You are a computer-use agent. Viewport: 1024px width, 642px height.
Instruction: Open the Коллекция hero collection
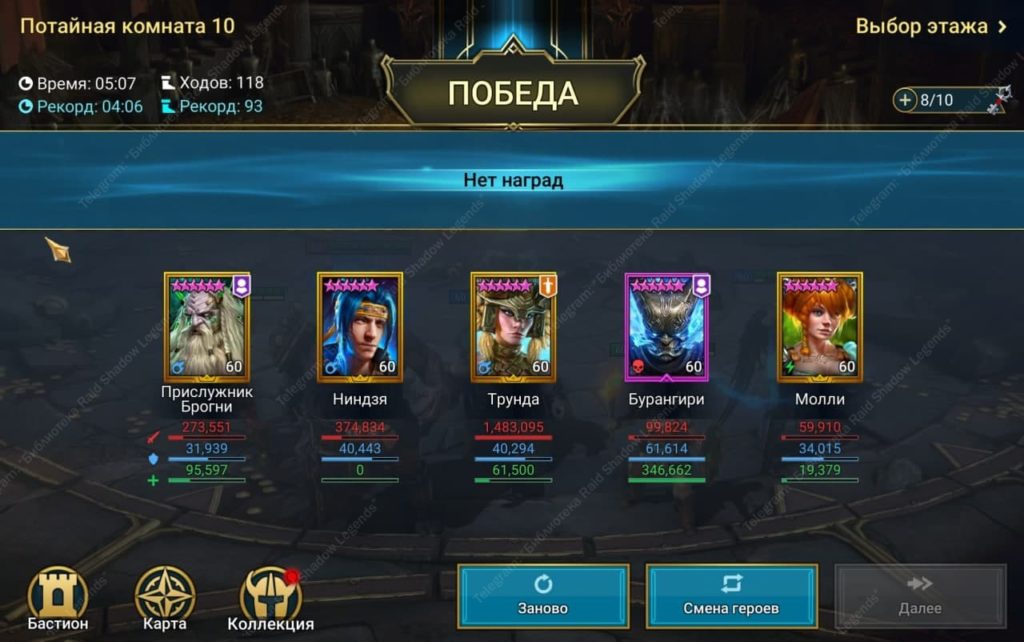point(270,599)
